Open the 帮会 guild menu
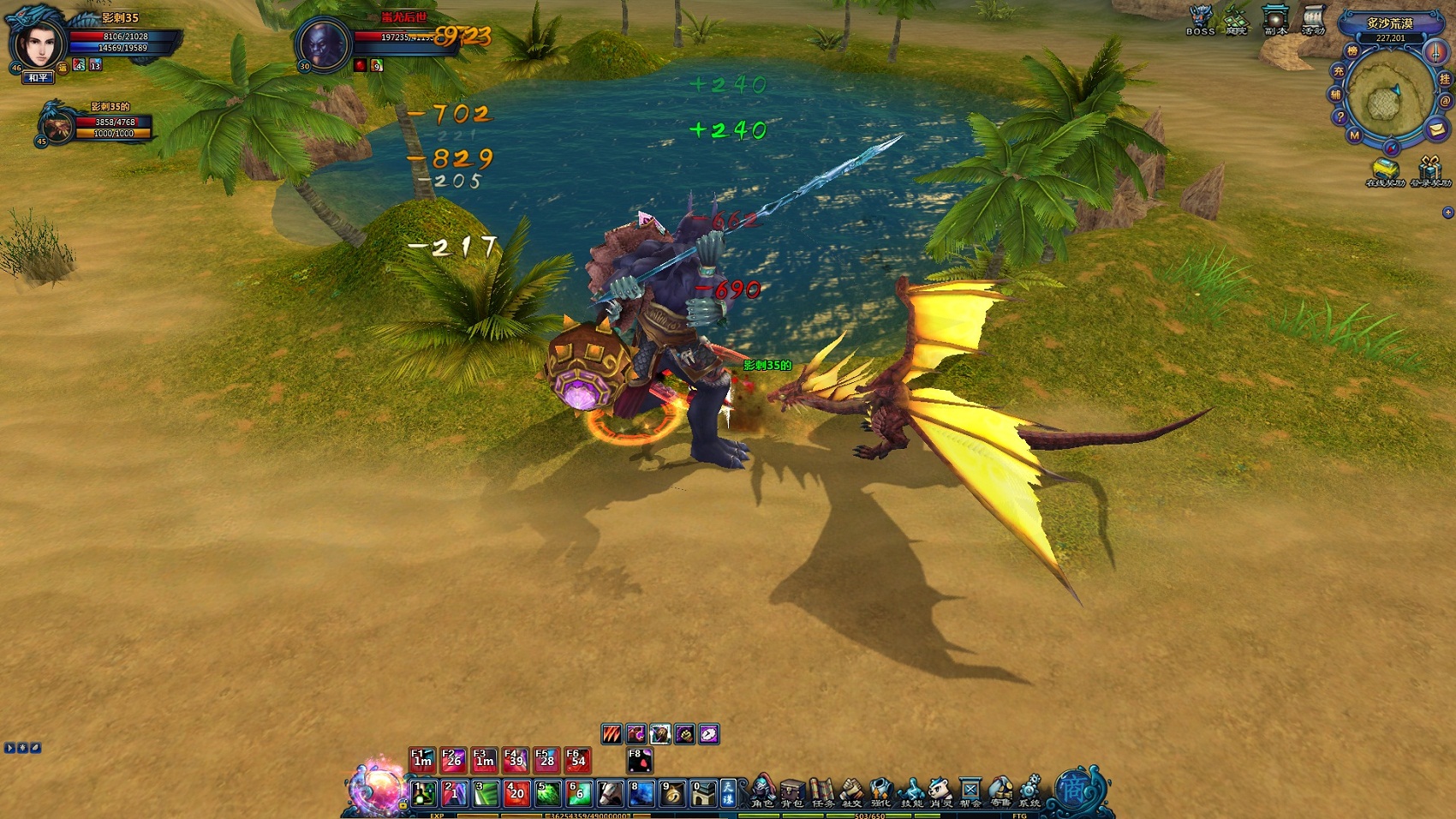Screen dimensions: 1456x819 pyautogui.click(x=970, y=791)
